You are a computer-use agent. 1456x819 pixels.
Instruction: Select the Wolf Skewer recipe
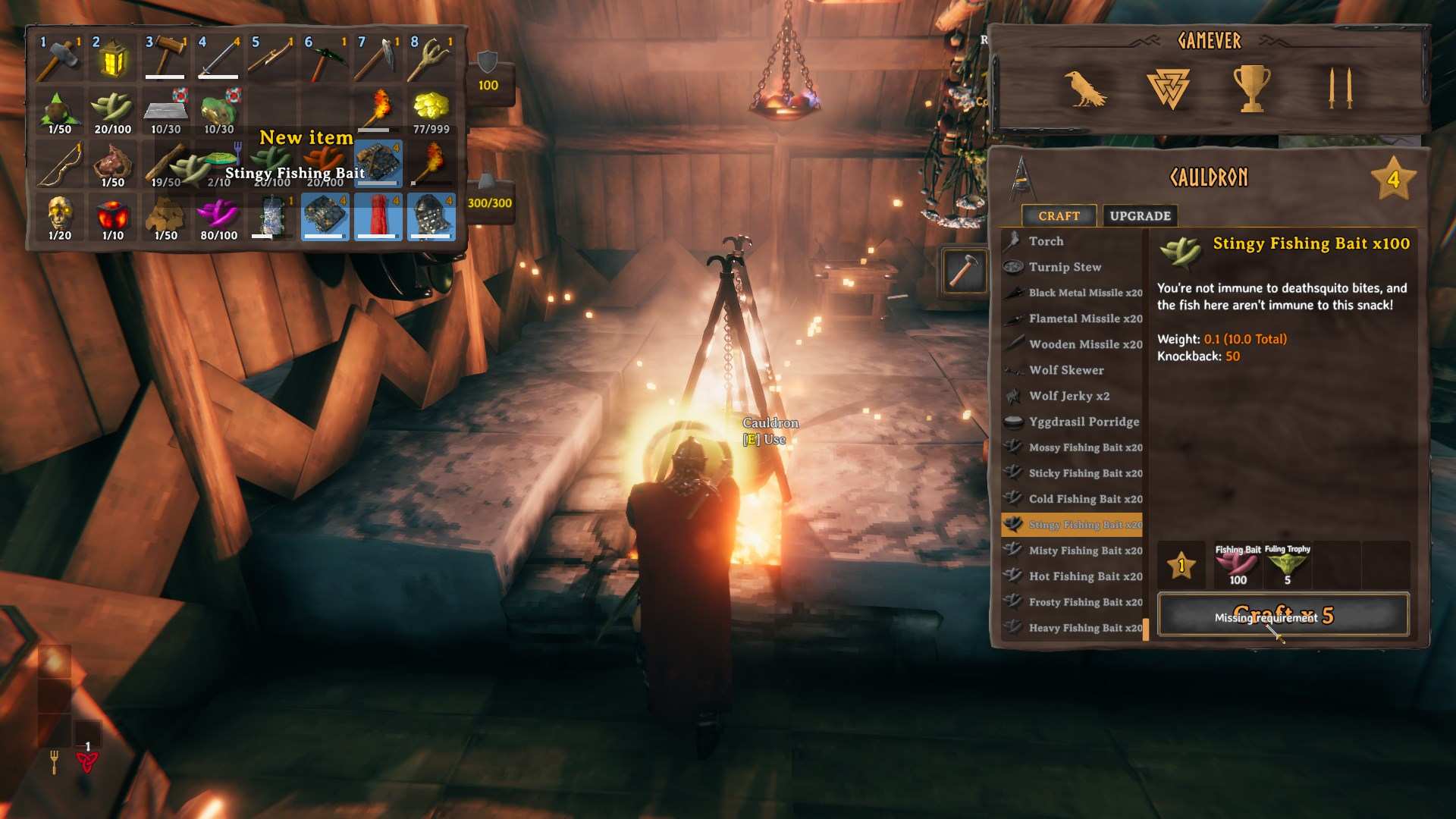(1066, 370)
